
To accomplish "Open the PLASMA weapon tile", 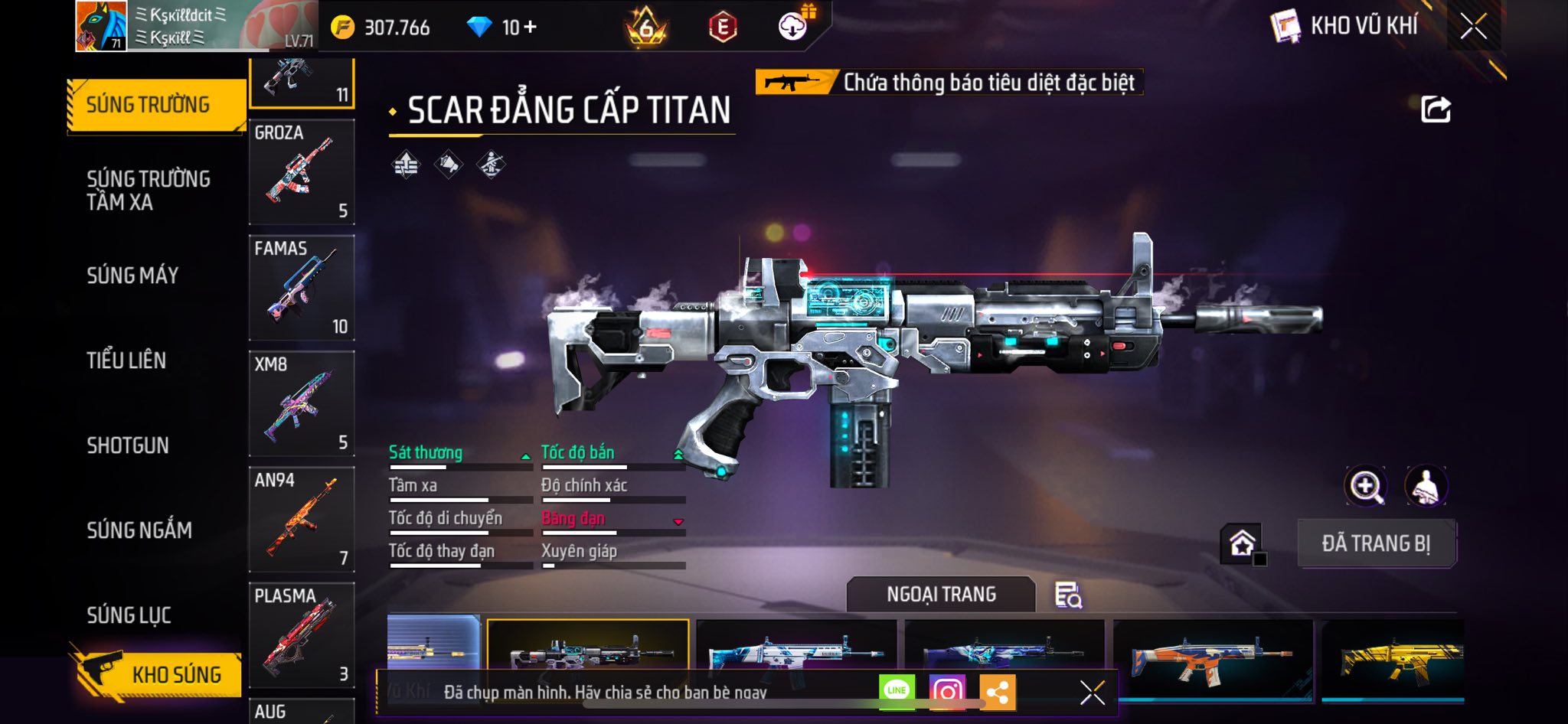I will pyautogui.click(x=302, y=635).
